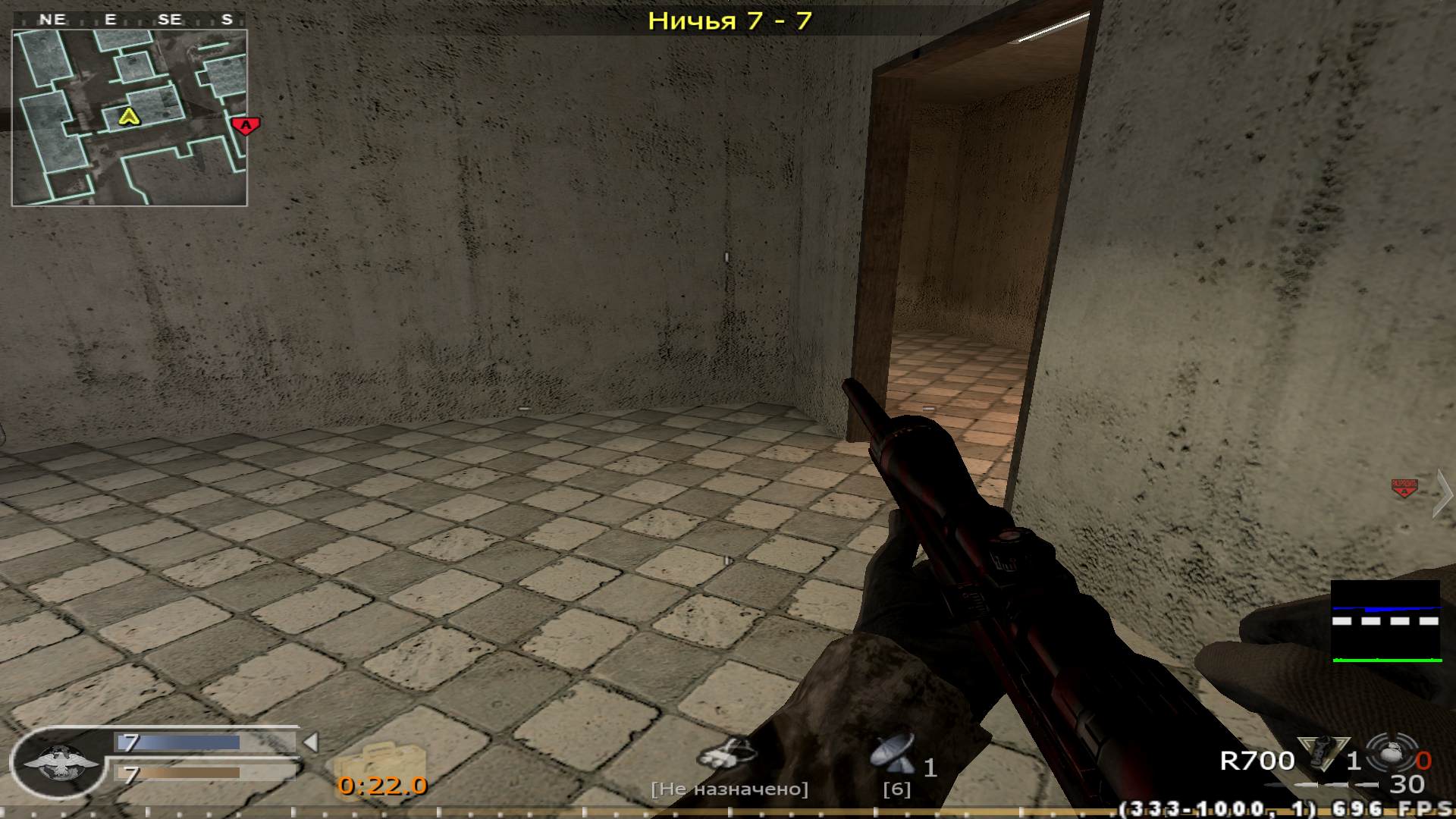Click the Ничья 7 - 7 score banner
Image resolution: width=1456 pixels, height=819 pixels.
click(730, 21)
